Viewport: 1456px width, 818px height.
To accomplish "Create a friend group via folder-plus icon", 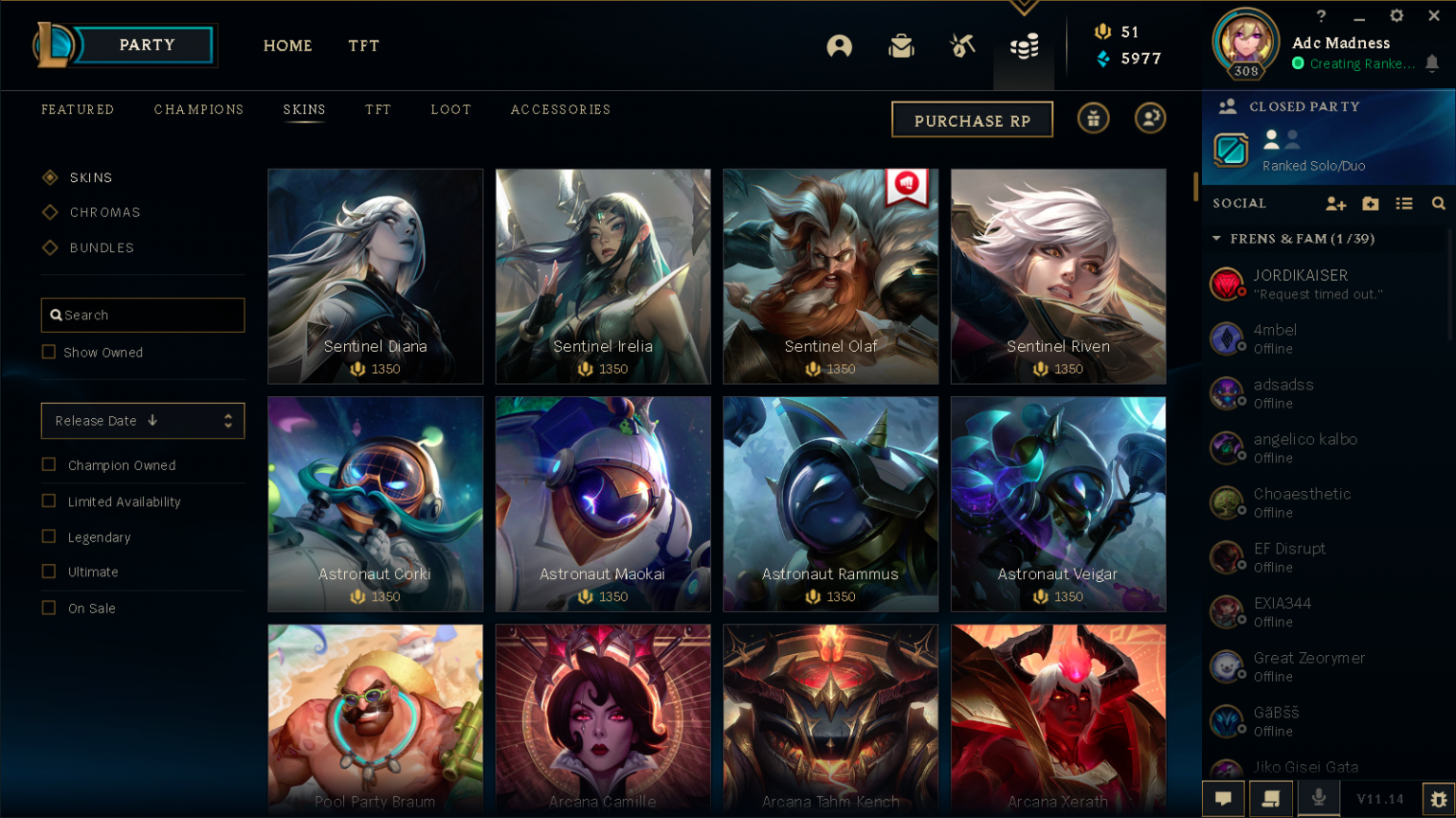I will pos(1370,203).
